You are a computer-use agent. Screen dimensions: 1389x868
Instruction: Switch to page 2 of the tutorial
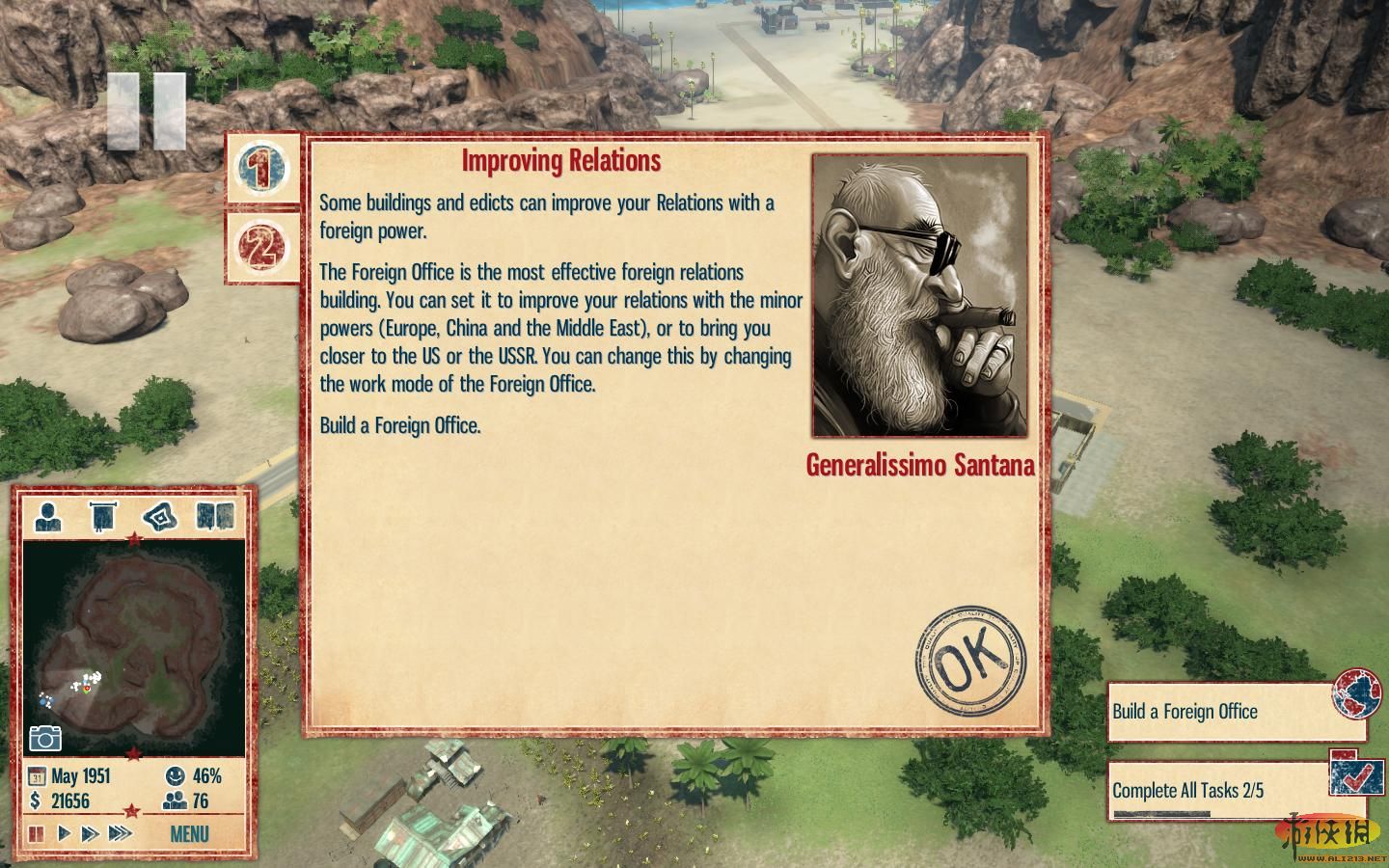[261, 247]
